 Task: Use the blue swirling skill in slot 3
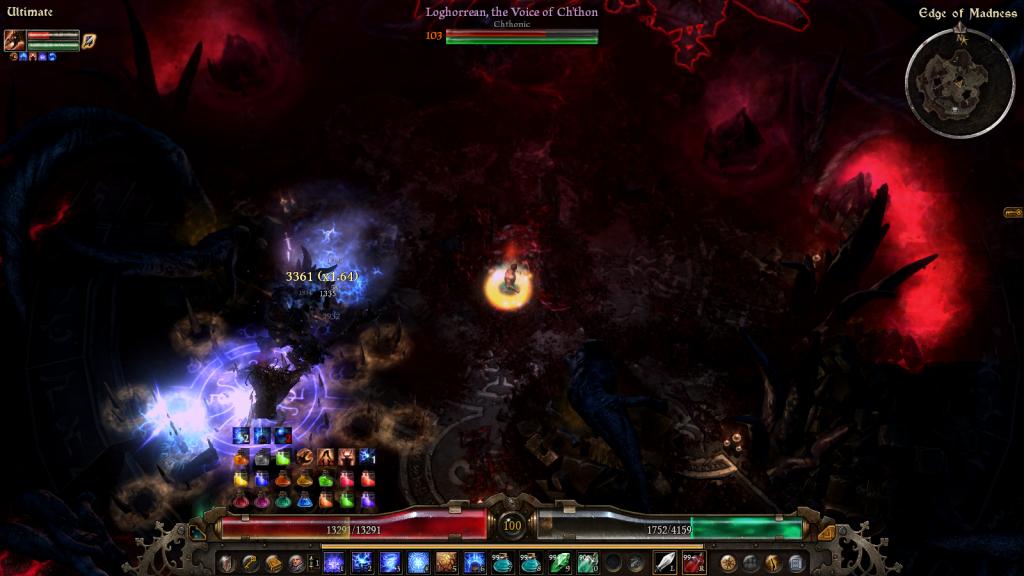(x=390, y=562)
